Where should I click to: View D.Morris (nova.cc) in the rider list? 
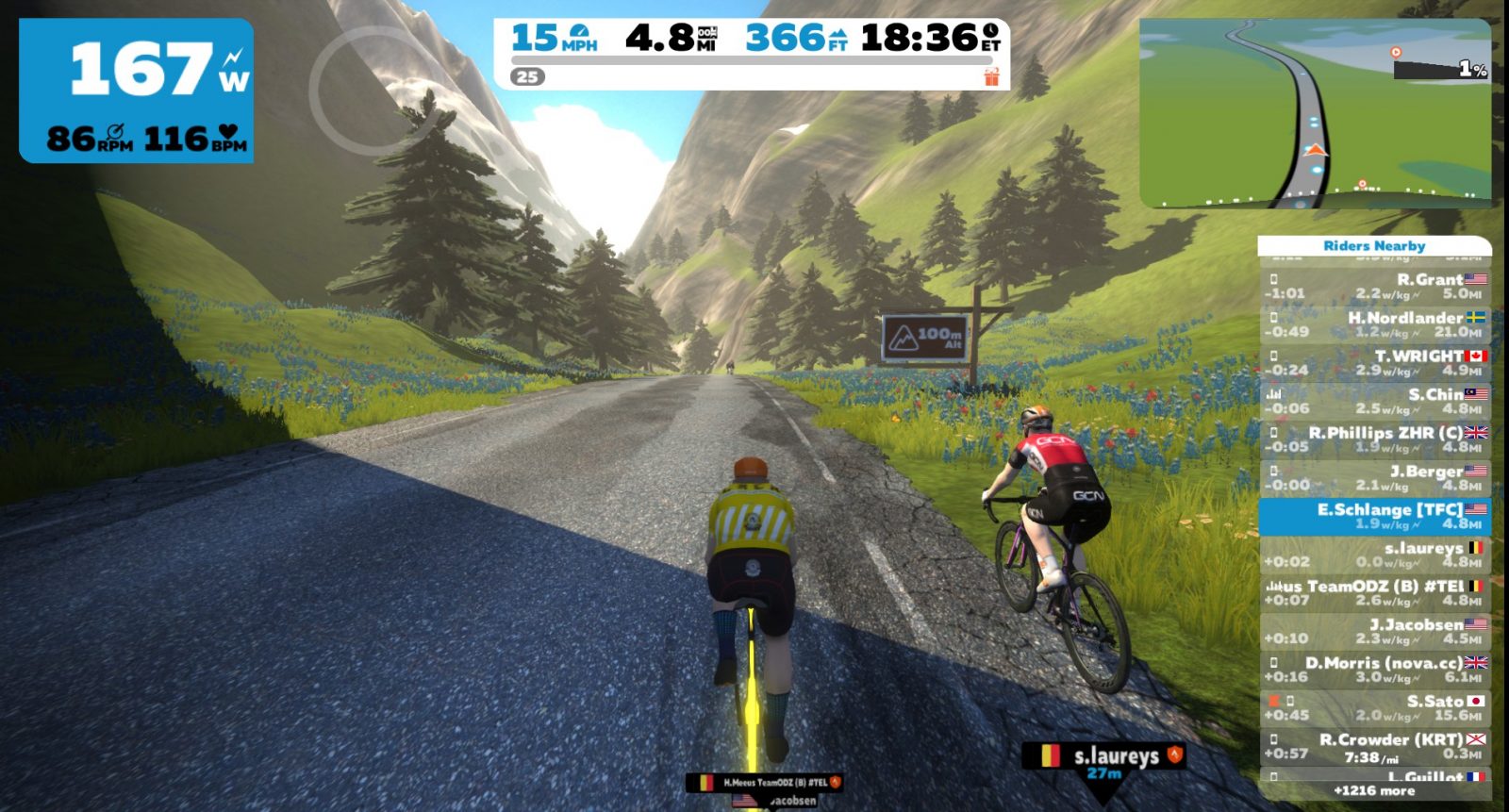1375,670
